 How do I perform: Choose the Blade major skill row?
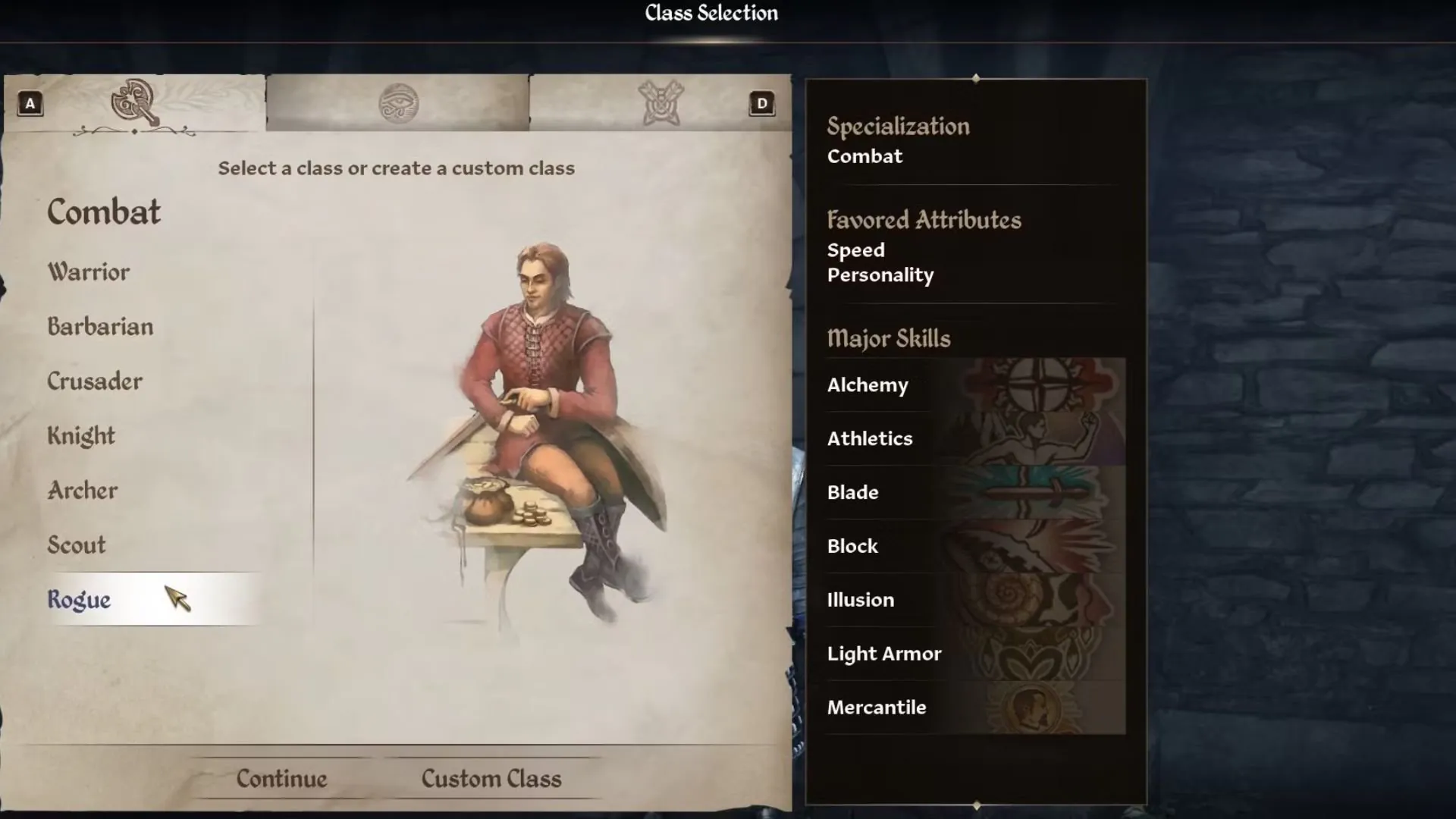[975, 493]
